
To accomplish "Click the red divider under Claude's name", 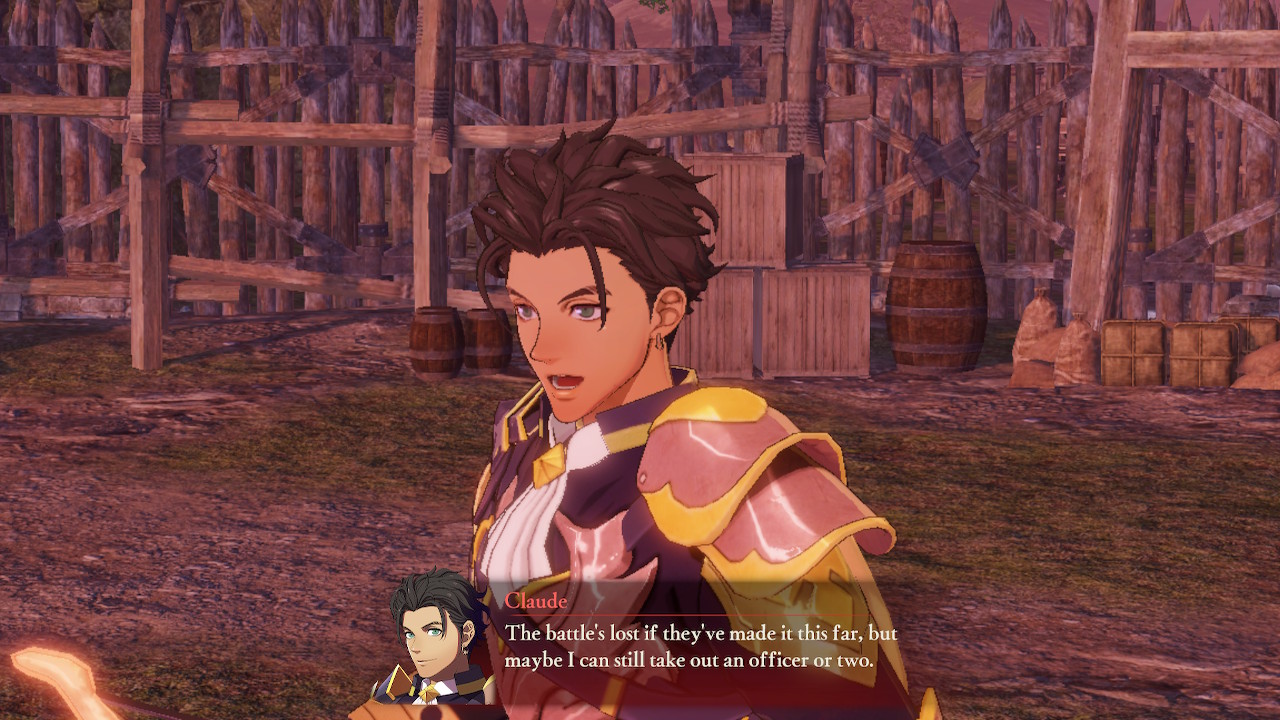I will point(700,617).
